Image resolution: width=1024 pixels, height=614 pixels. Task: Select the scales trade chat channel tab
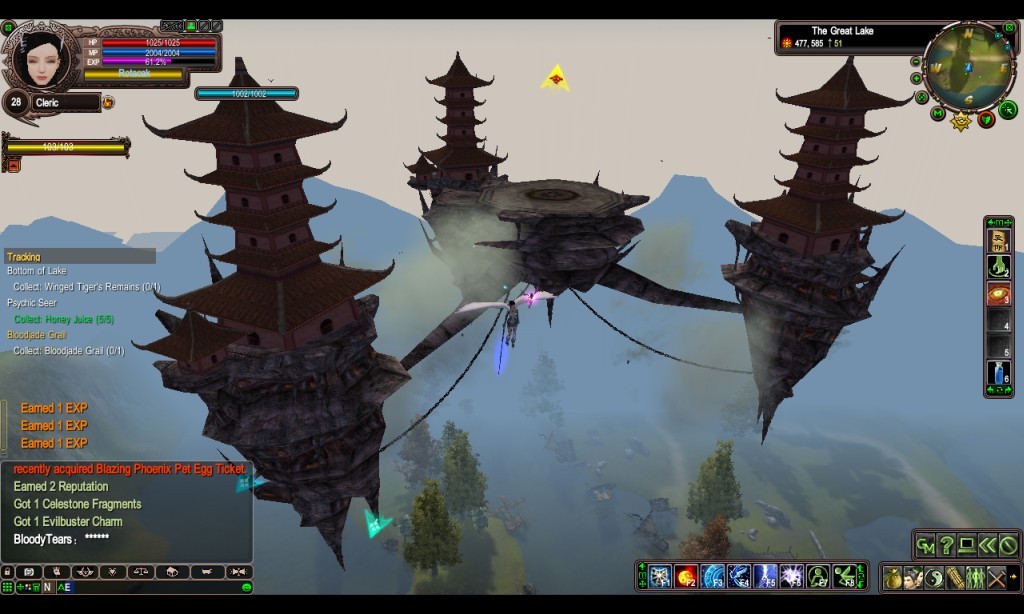(142, 572)
